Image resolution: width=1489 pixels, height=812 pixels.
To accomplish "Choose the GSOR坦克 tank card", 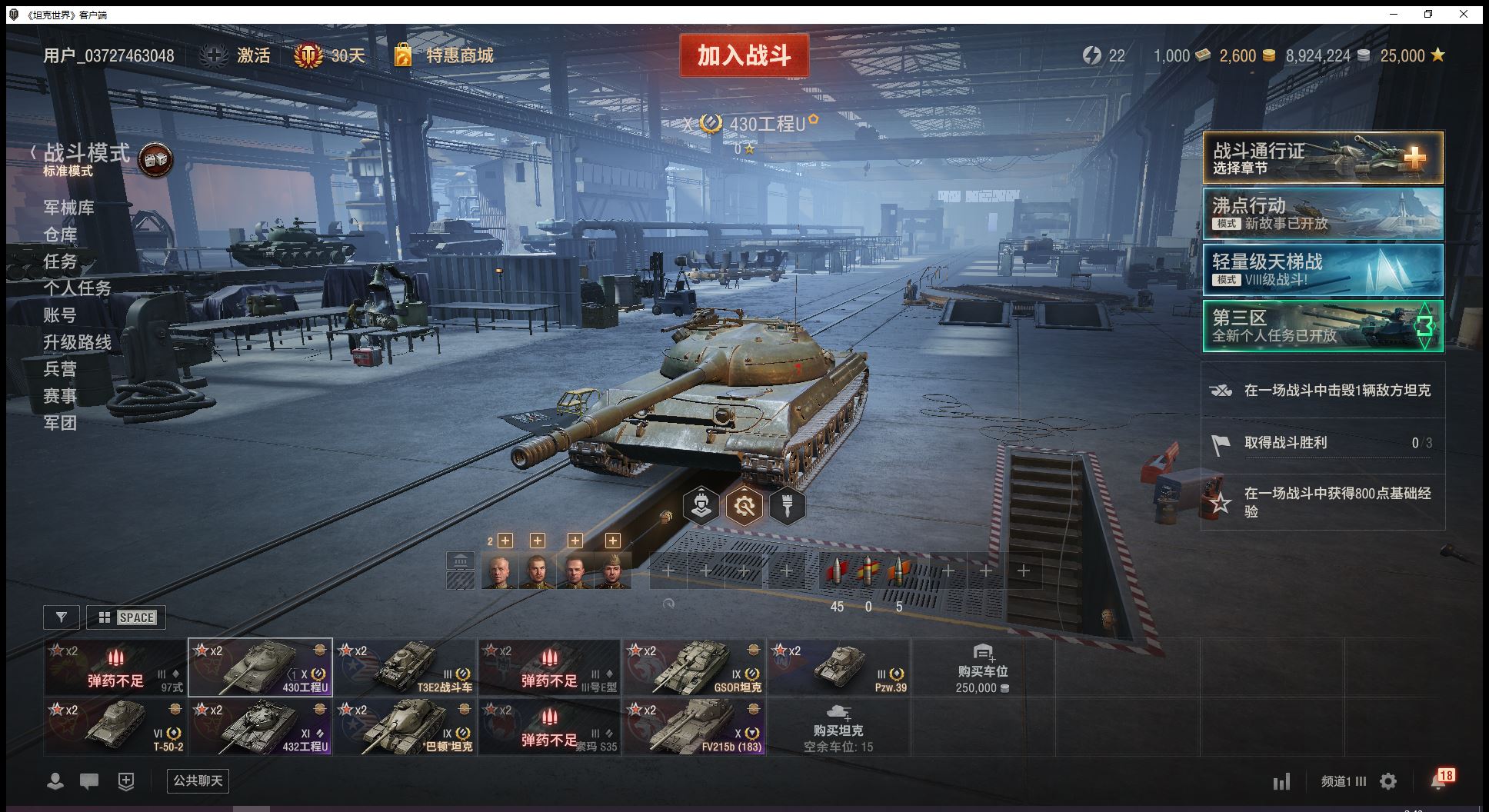I will click(695, 667).
